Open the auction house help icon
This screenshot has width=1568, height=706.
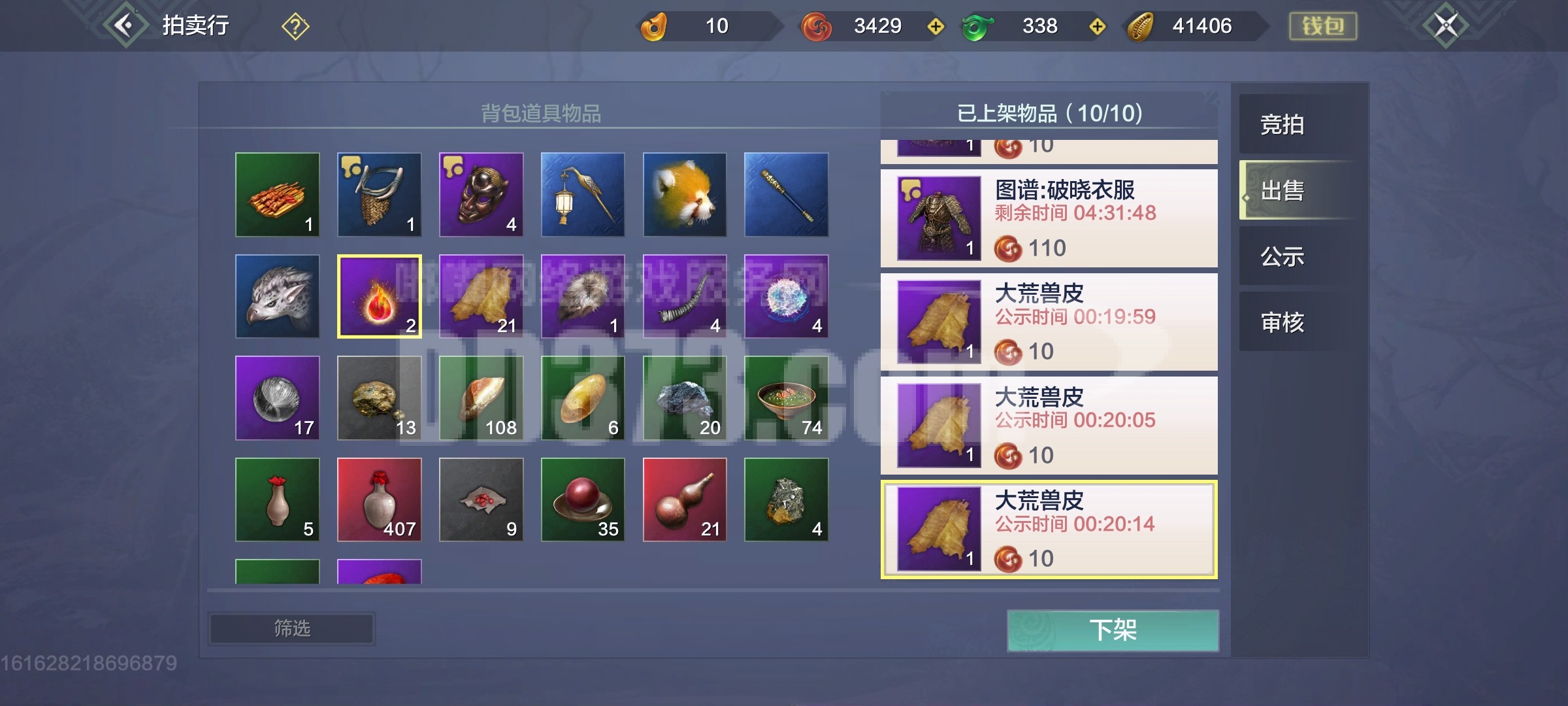(x=295, y=27)
